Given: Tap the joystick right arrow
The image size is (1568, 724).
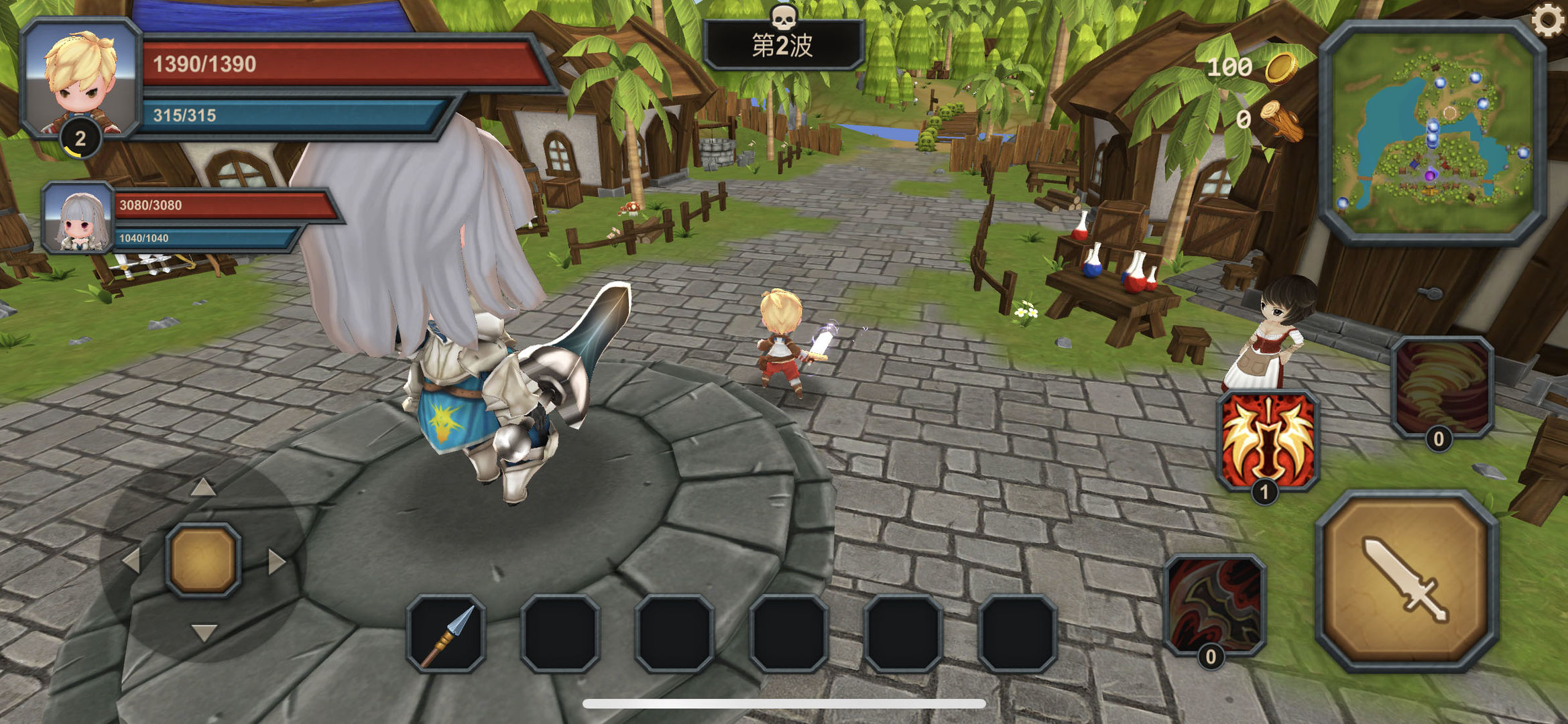Looking at the screenshot, I should pos(276,562).
